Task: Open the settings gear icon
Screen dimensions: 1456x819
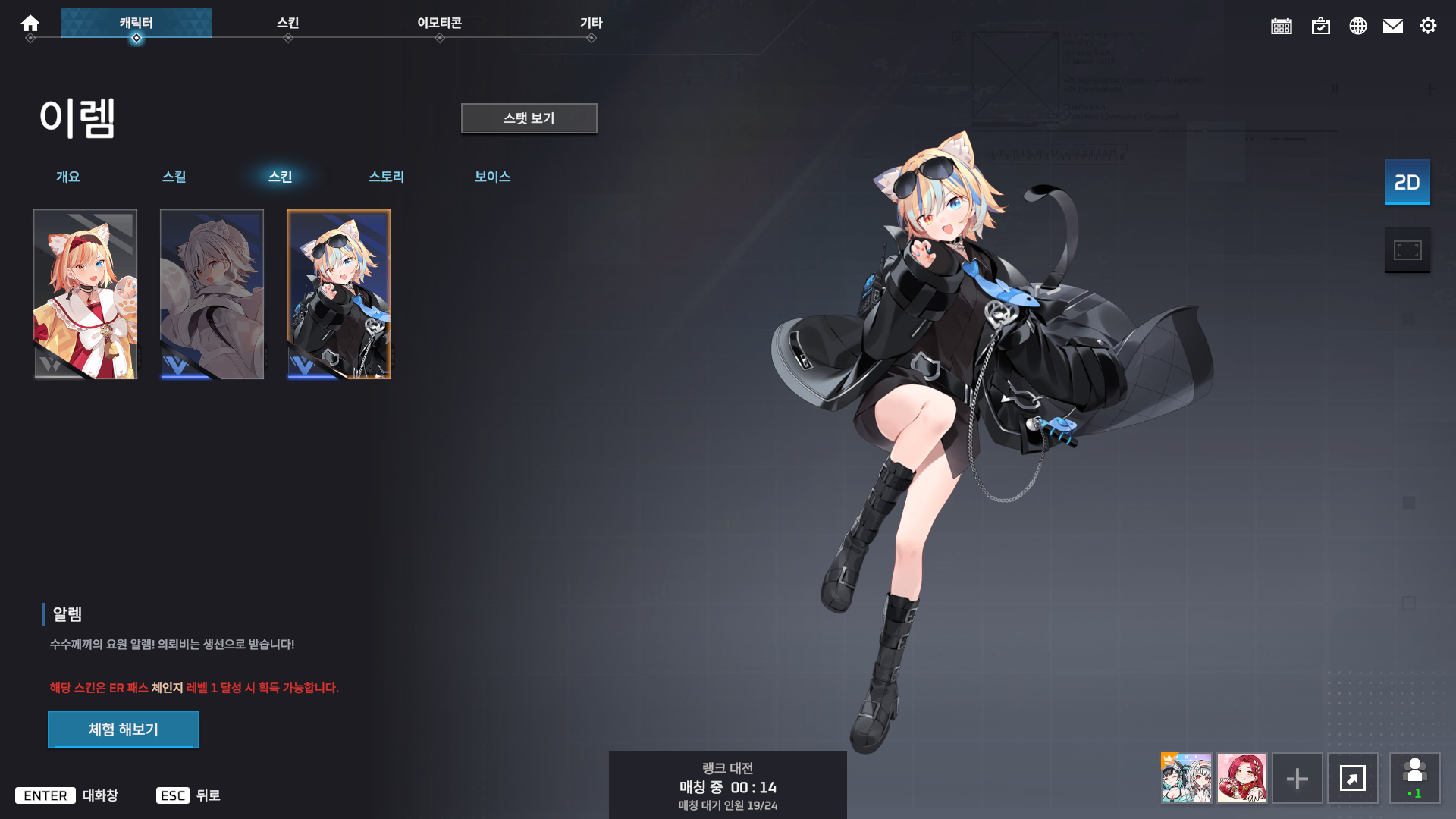Action: click(x=1429, y=25)
